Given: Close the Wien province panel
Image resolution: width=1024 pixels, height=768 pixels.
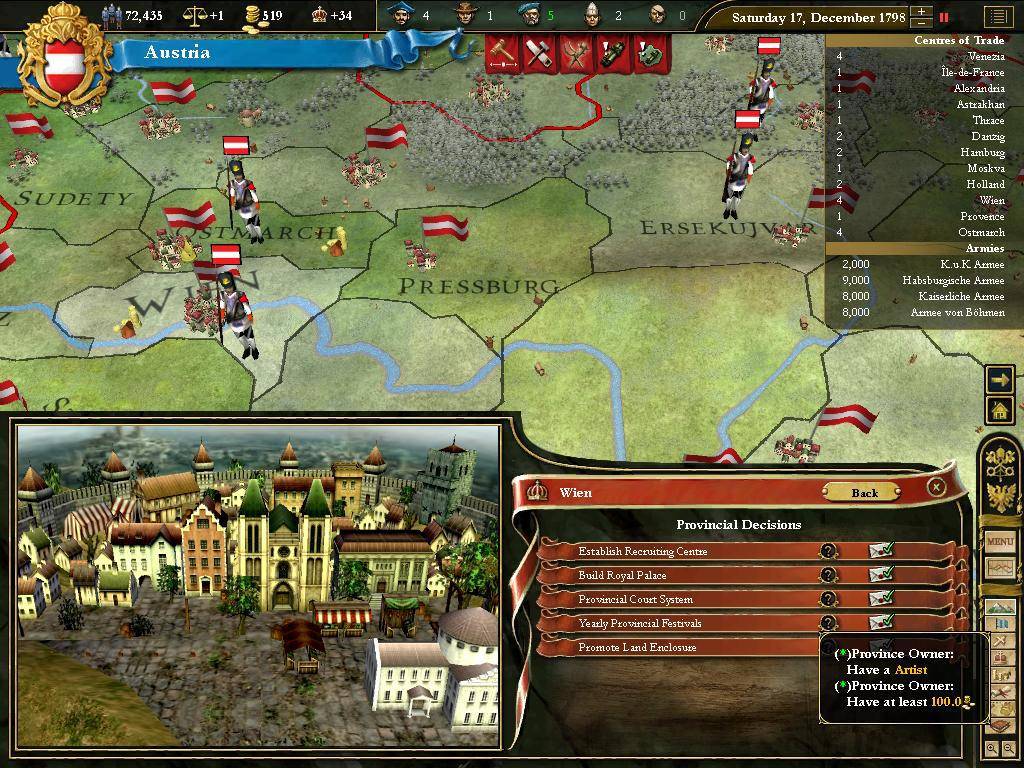Looking at the screenshot, I should [x=936, y=487].
